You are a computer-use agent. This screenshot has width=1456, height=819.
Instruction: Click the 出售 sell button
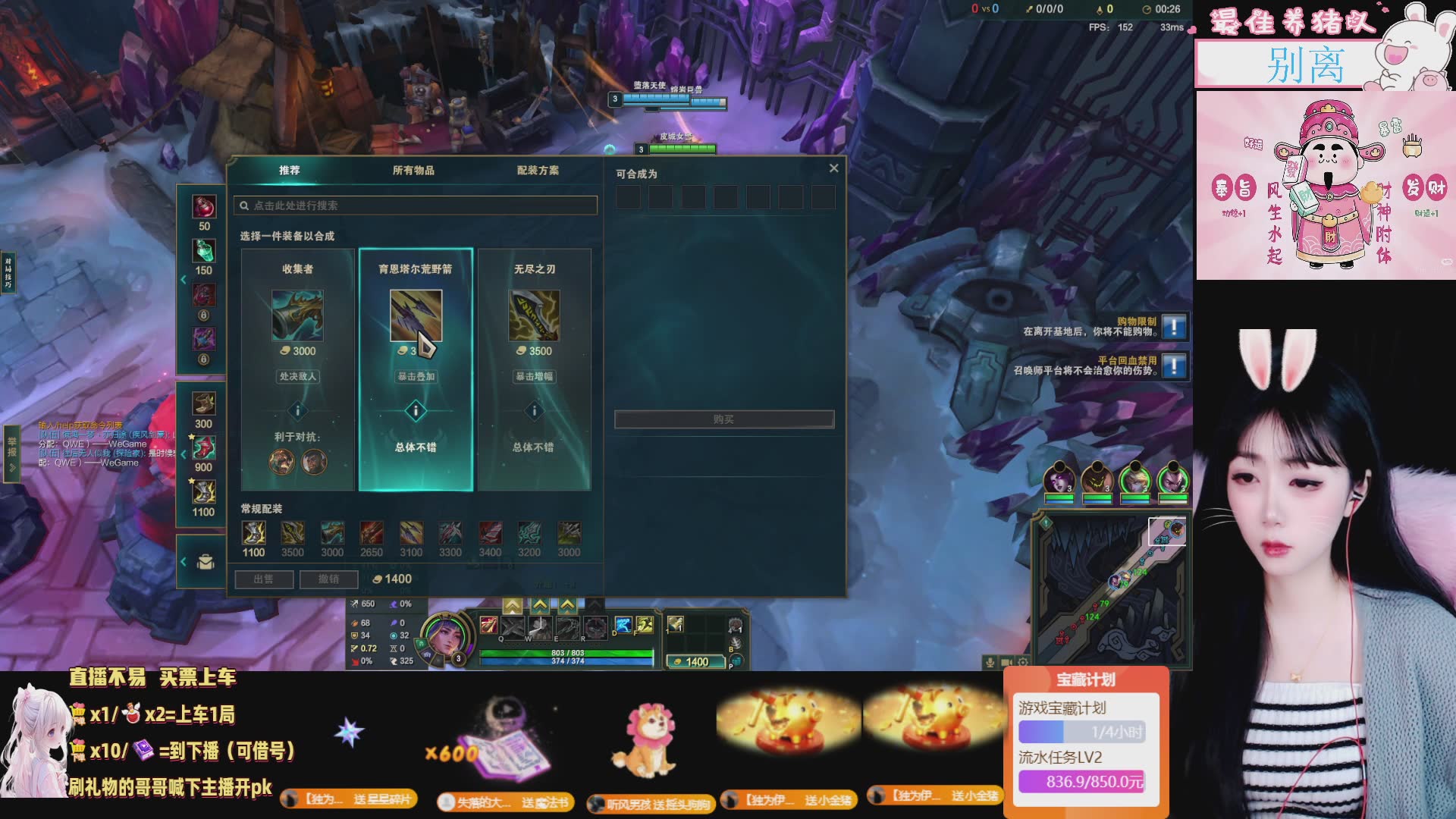[x=263, y=579]
